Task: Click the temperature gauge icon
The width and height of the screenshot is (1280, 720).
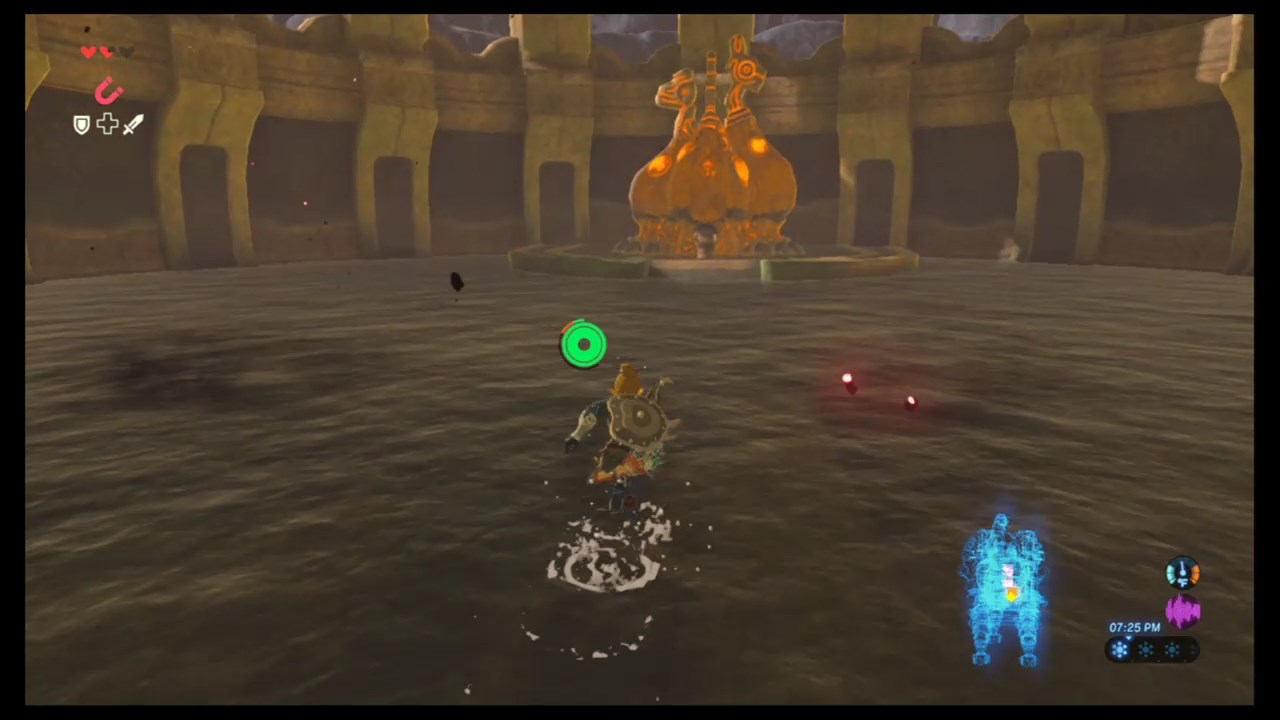Action: 1183,572
